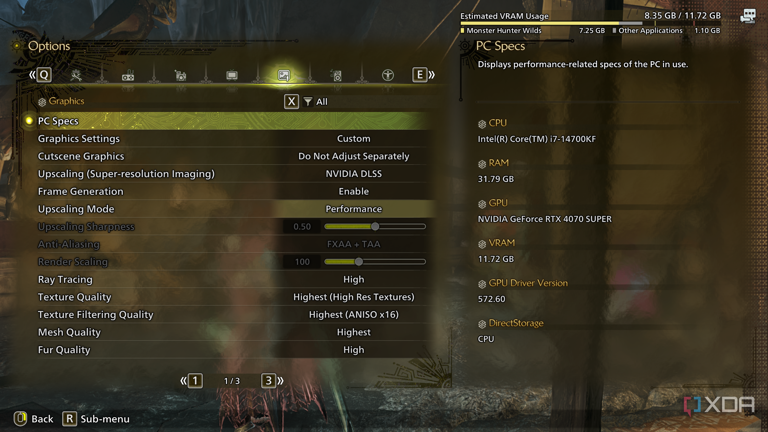This screenshot has width=768, height=432.
Task: Change the Cutscene Graphics setting
Action: tap(353, 156)
